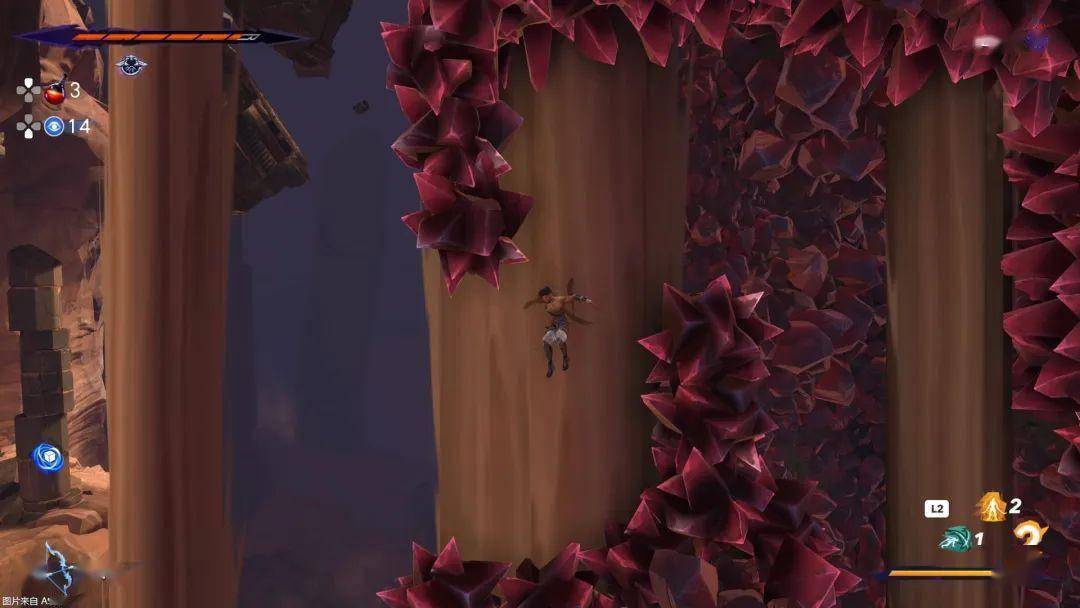This screenshot has height=608, width=1080.
Task: Click the blue cube swirl icon
Action: click(x=47, y=457)
